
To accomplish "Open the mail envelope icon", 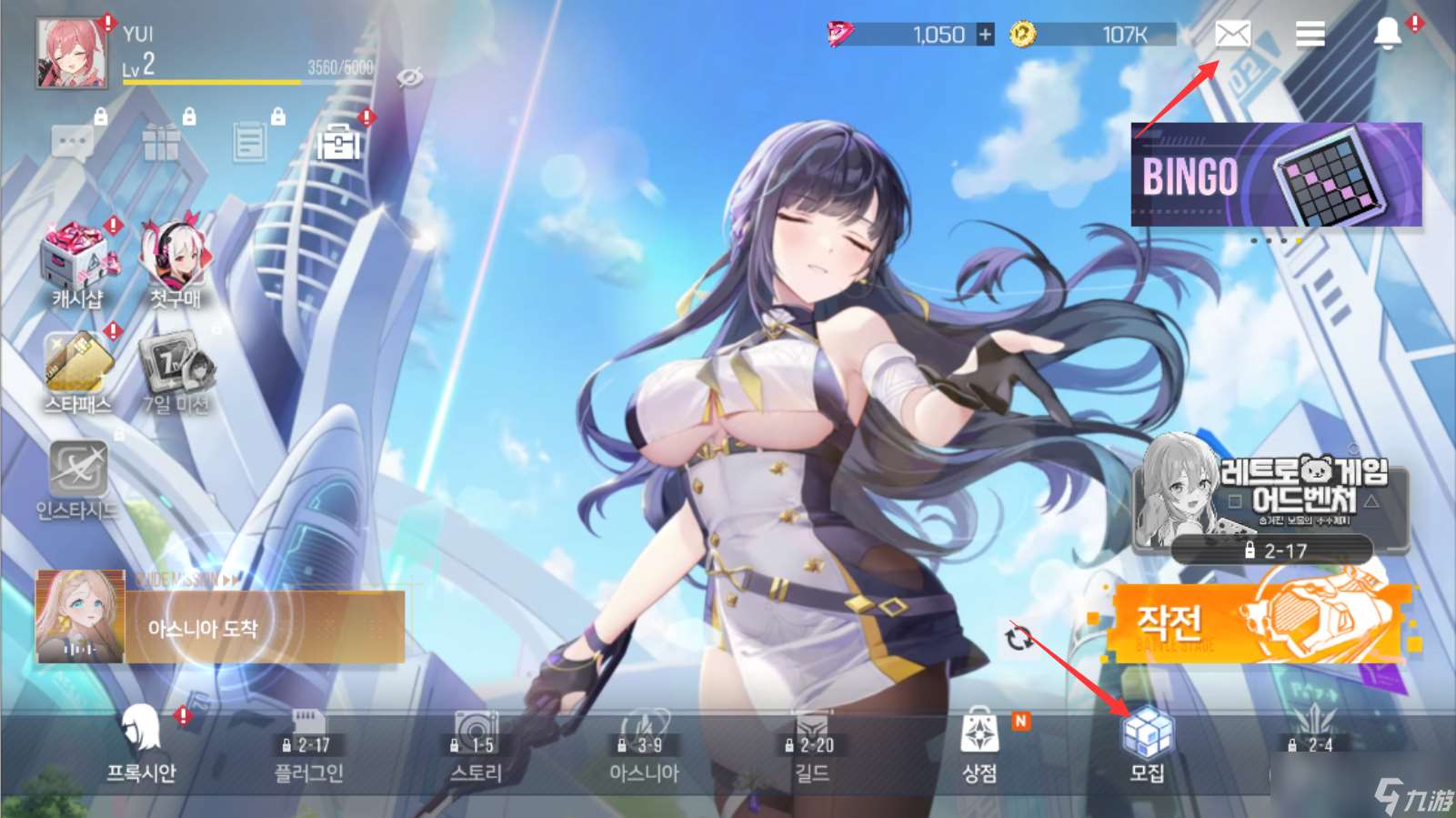I will click(1232, 35).
